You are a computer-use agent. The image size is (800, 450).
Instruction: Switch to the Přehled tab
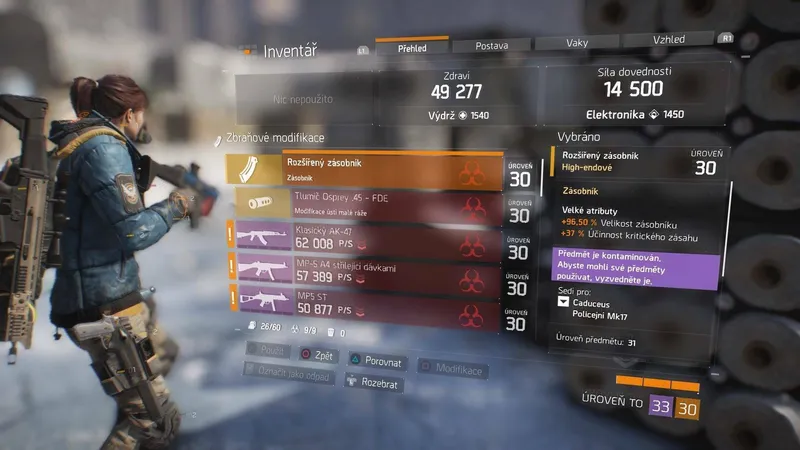click(x=412, y=45)
